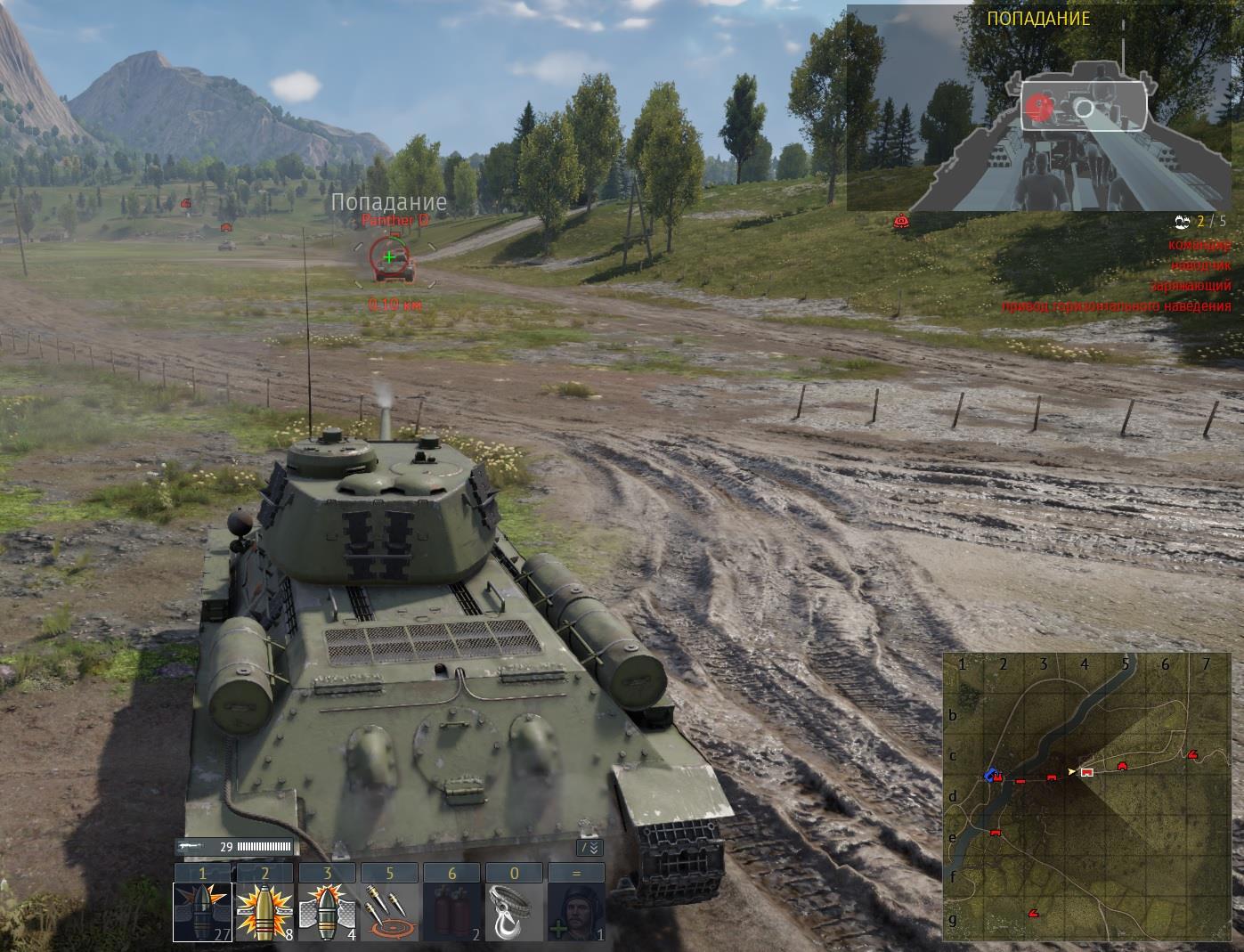
Task: Click the crew member replenish portrait
Action: click(x=576, y=912)
